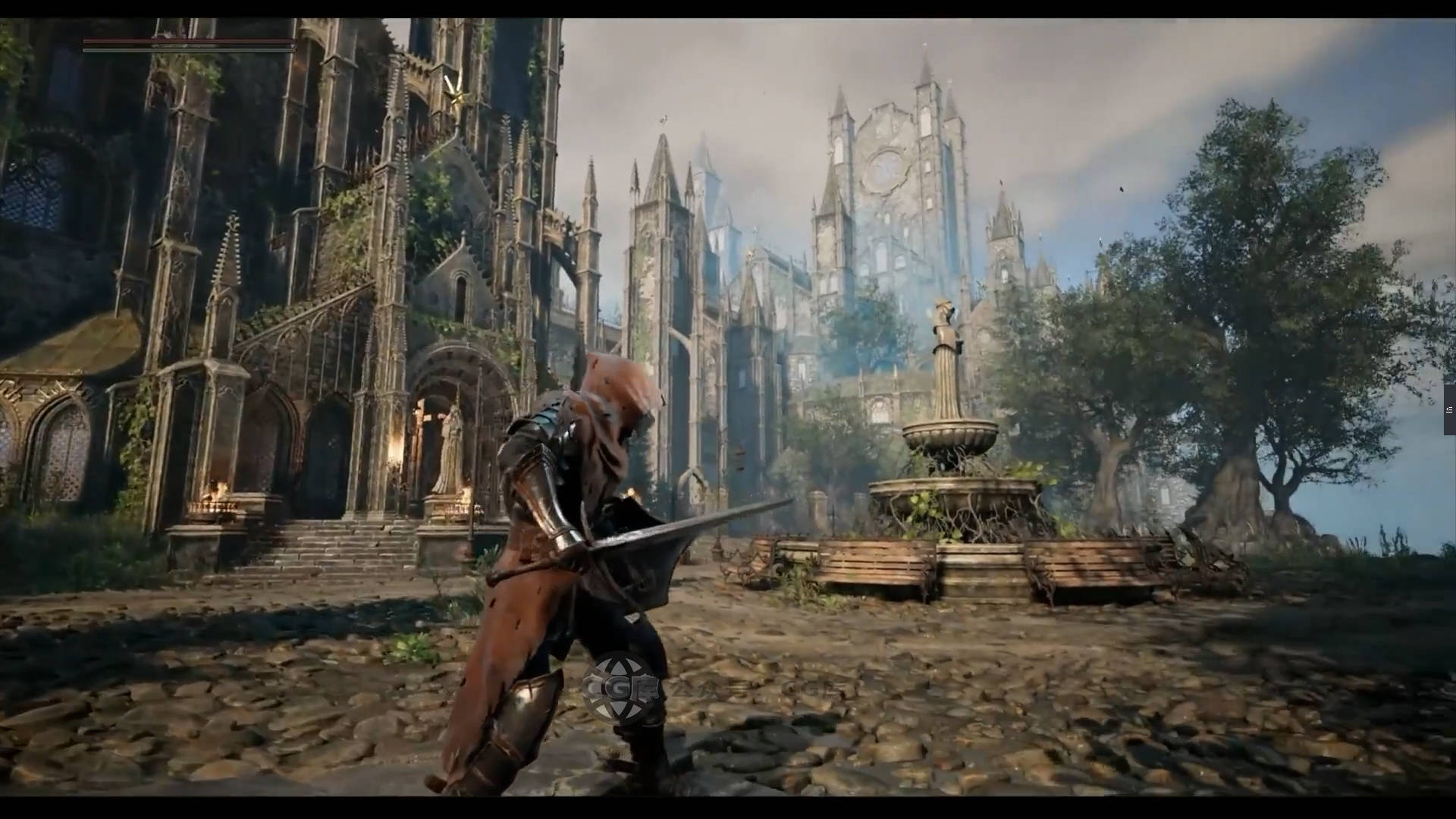Expand the collapsed side panel arrow tab
1456x819 pixels.
pos(1449,409)
